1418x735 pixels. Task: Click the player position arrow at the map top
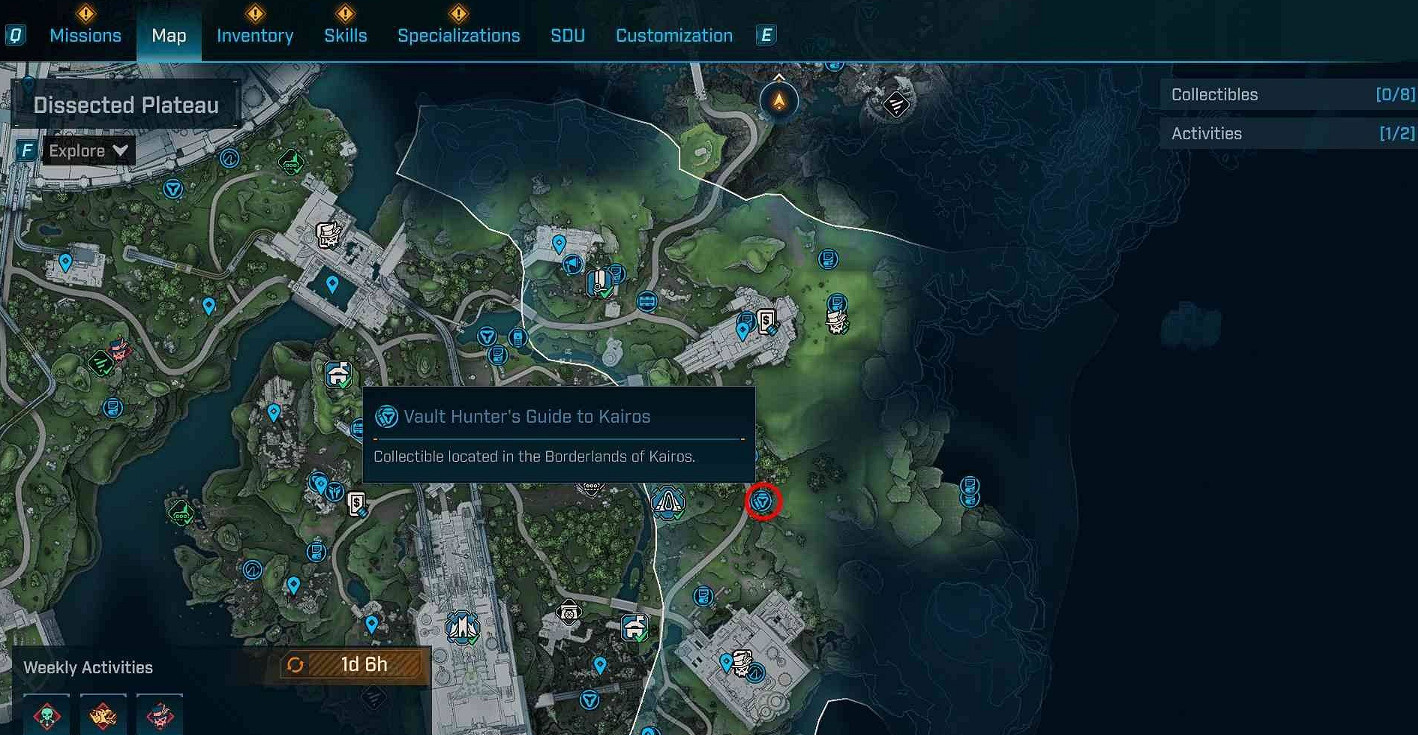coord(779,100)
